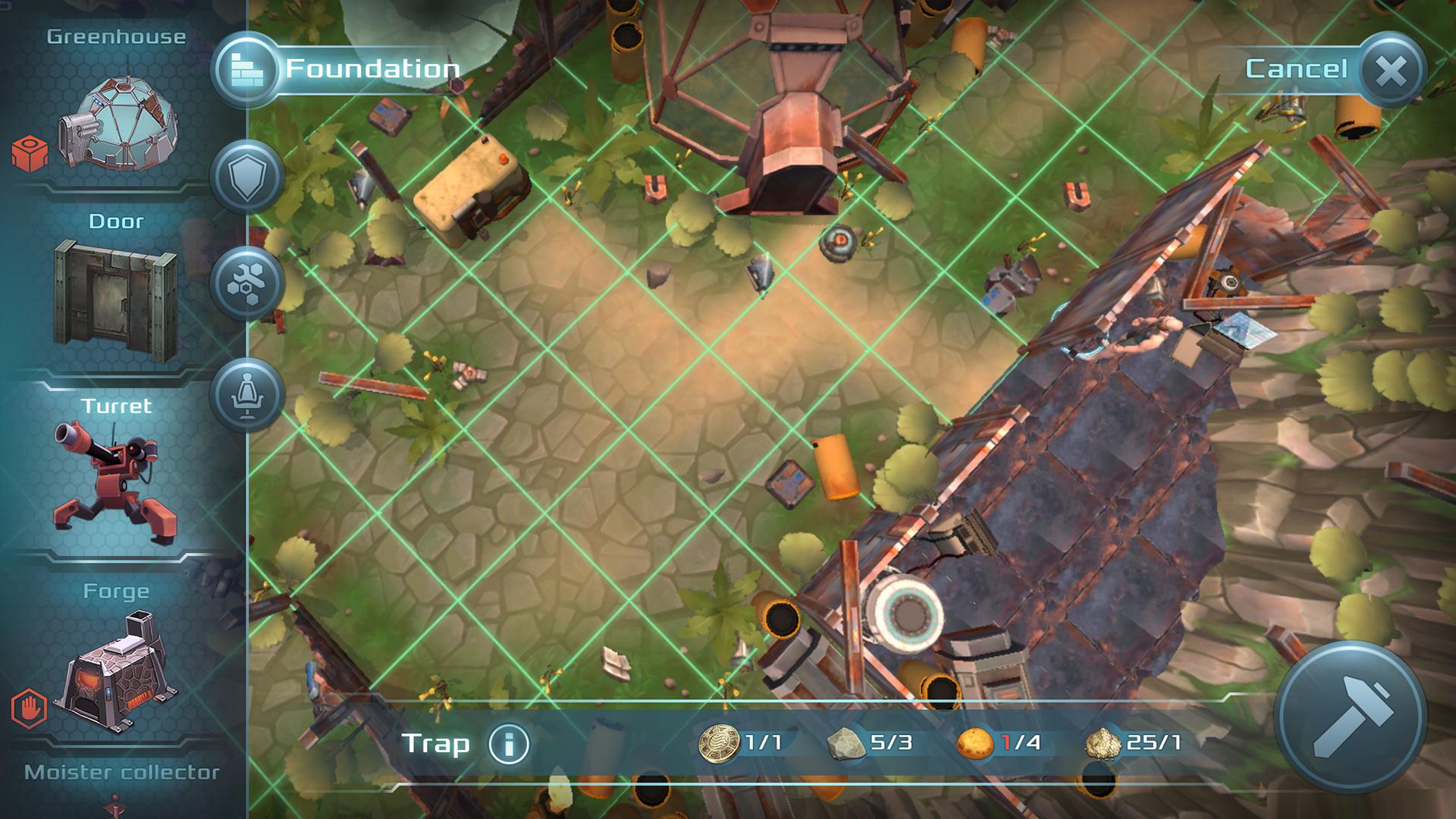Show Trap info details
Screen dimensions: 1456x819
pyautogui.click(x=508, y=743)
